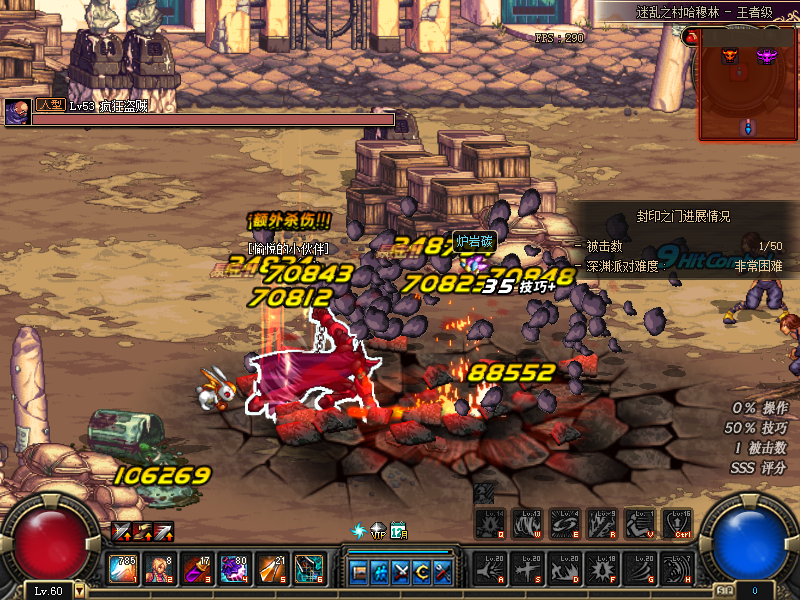
Task: Expand the arrow button next to Lv.60
Action: 80,591
